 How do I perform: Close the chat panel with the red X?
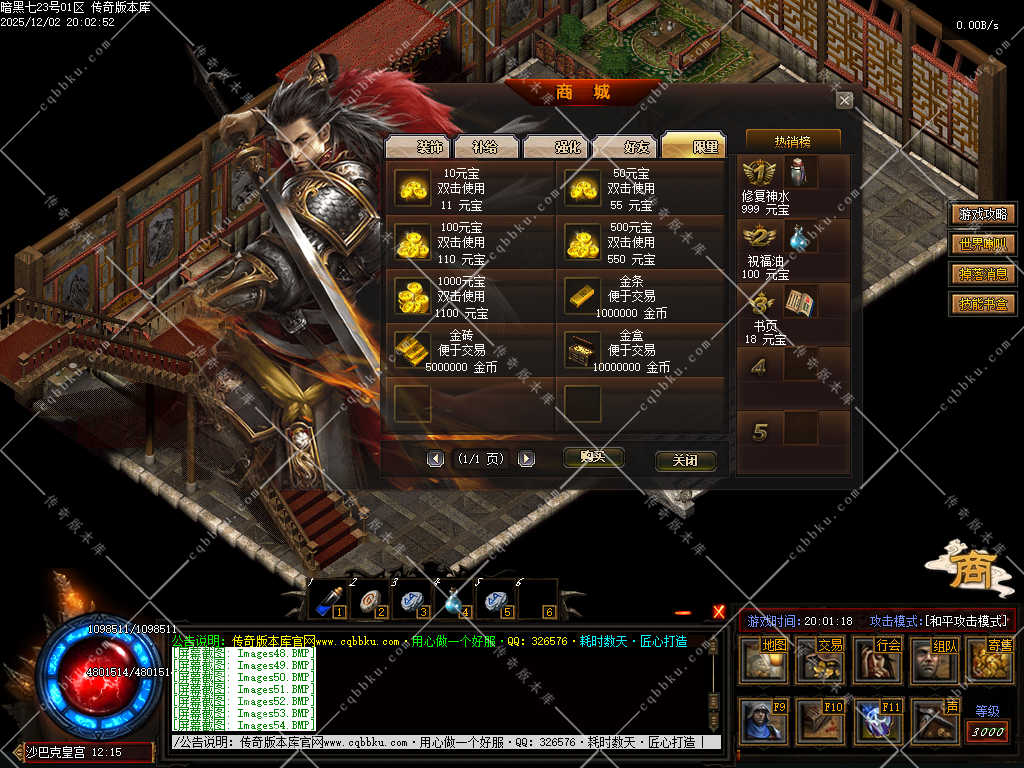(719, 612)
